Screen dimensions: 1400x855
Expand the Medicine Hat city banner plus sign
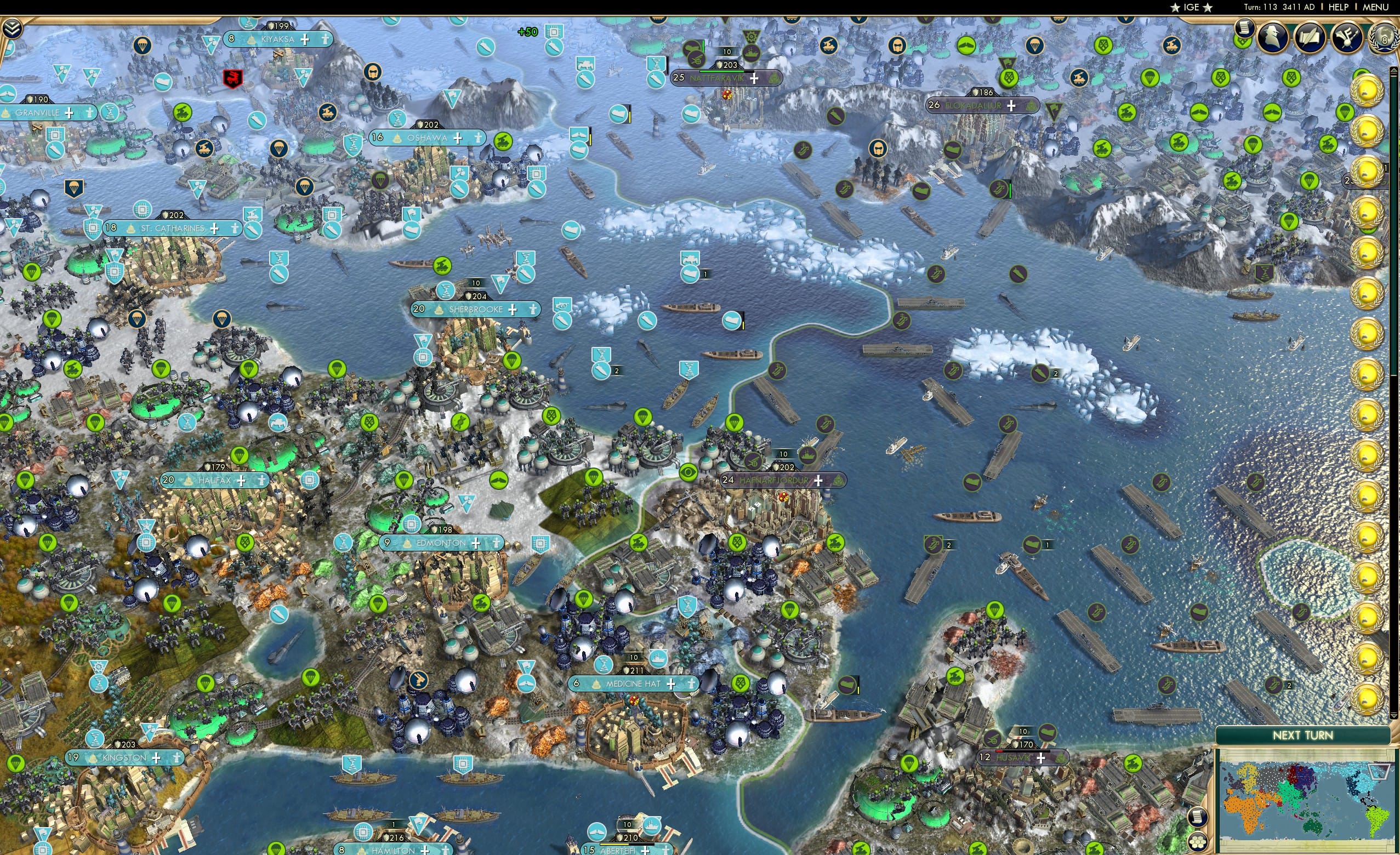pyautogui.click(x=670, y=684)
